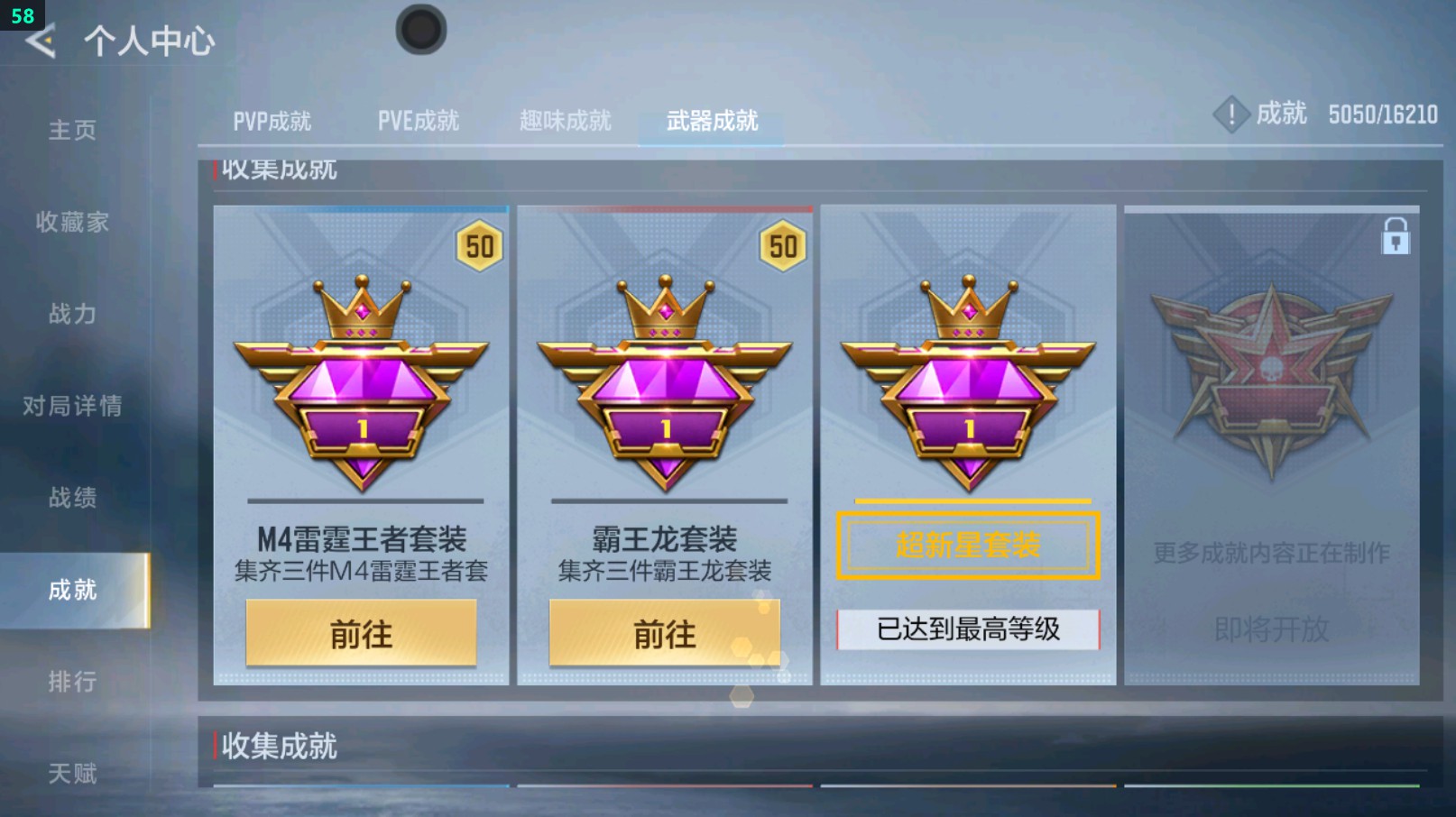Tap the 超新星套装 outlined label button

[966, 544]
